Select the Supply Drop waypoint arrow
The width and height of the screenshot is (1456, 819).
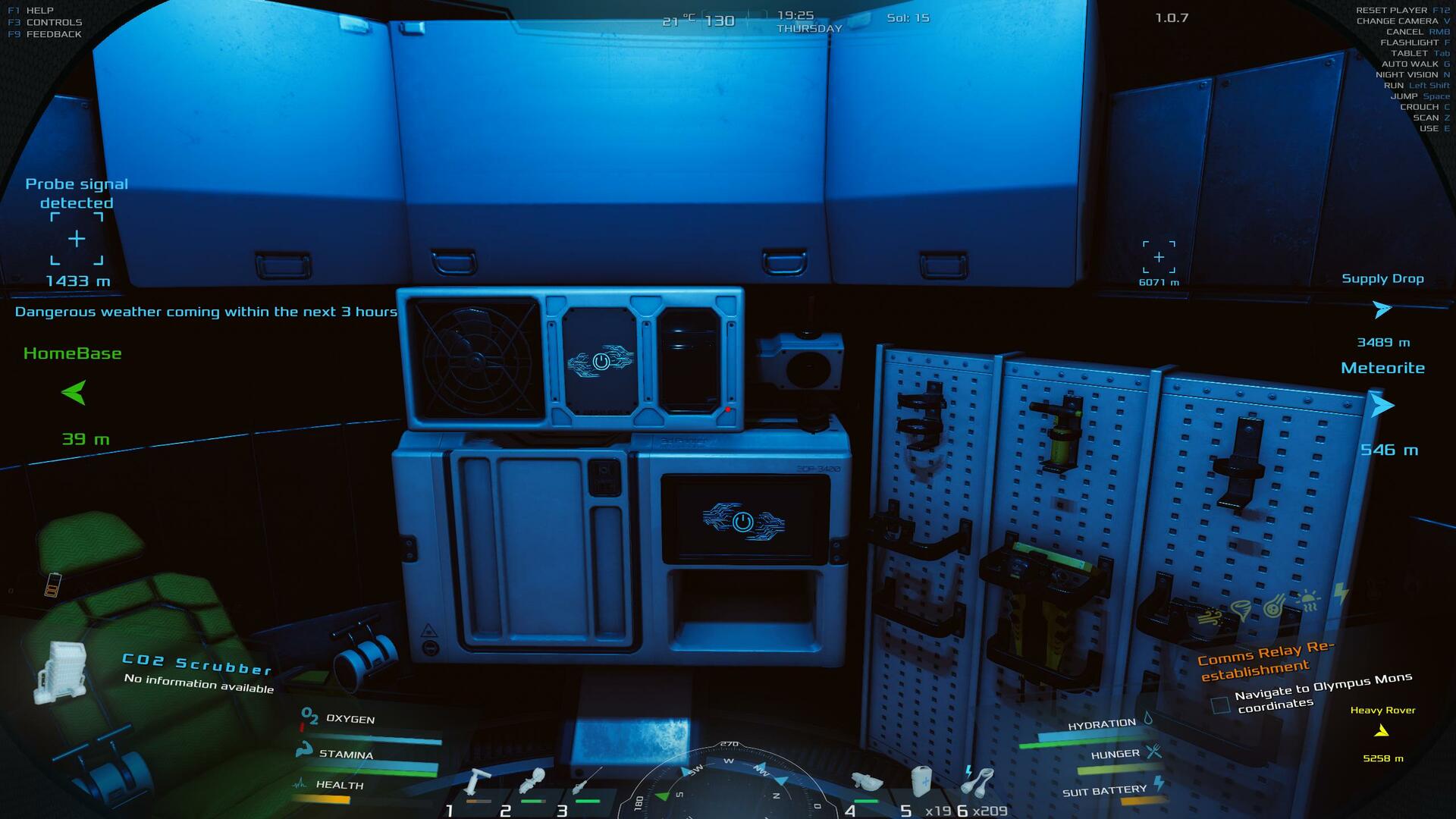pyautogui.click(x=1382, y=309)
